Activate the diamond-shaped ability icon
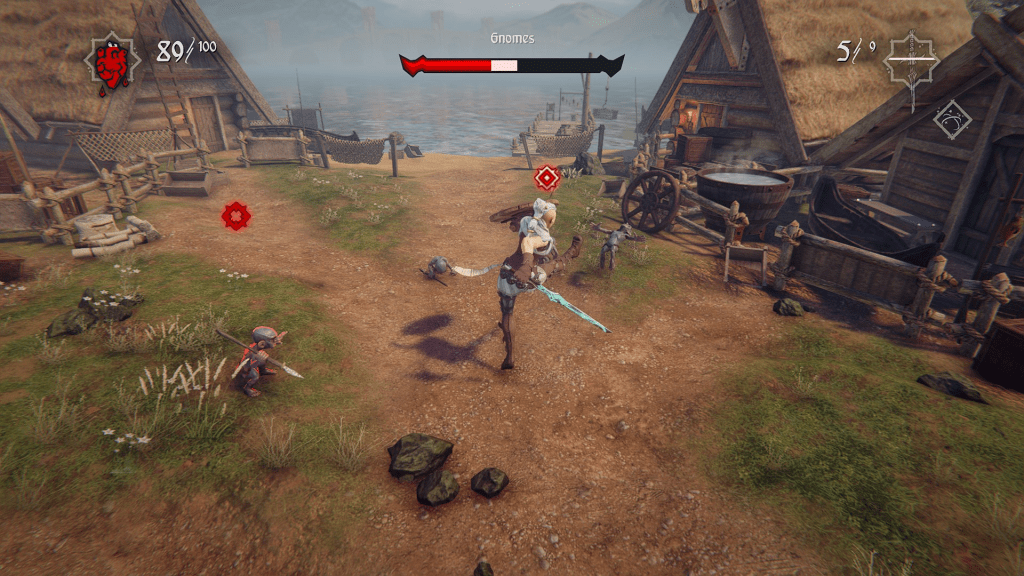 click(952, 119)
